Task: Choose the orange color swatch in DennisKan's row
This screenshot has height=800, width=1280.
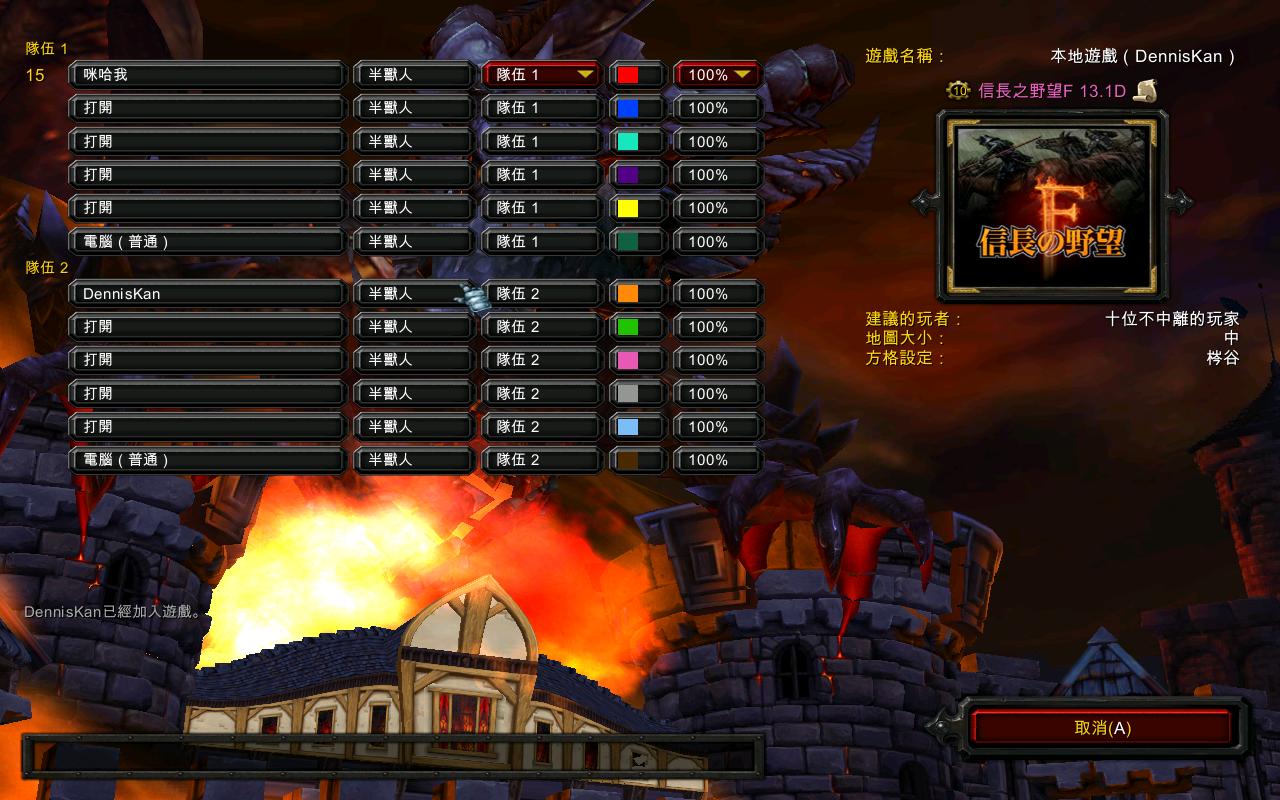Action: click(x=628, y=294)
